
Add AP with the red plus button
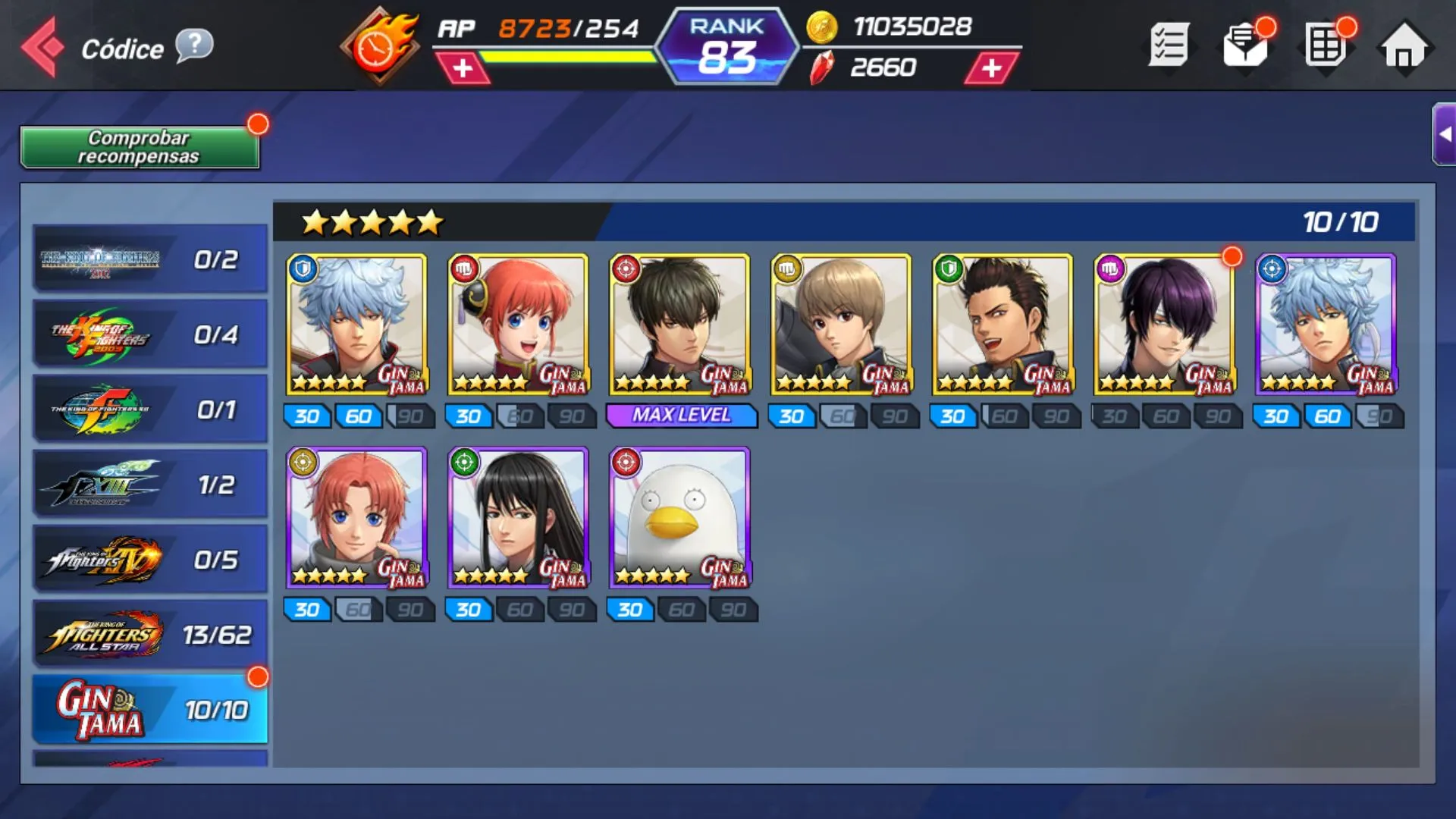click(463, 68)
